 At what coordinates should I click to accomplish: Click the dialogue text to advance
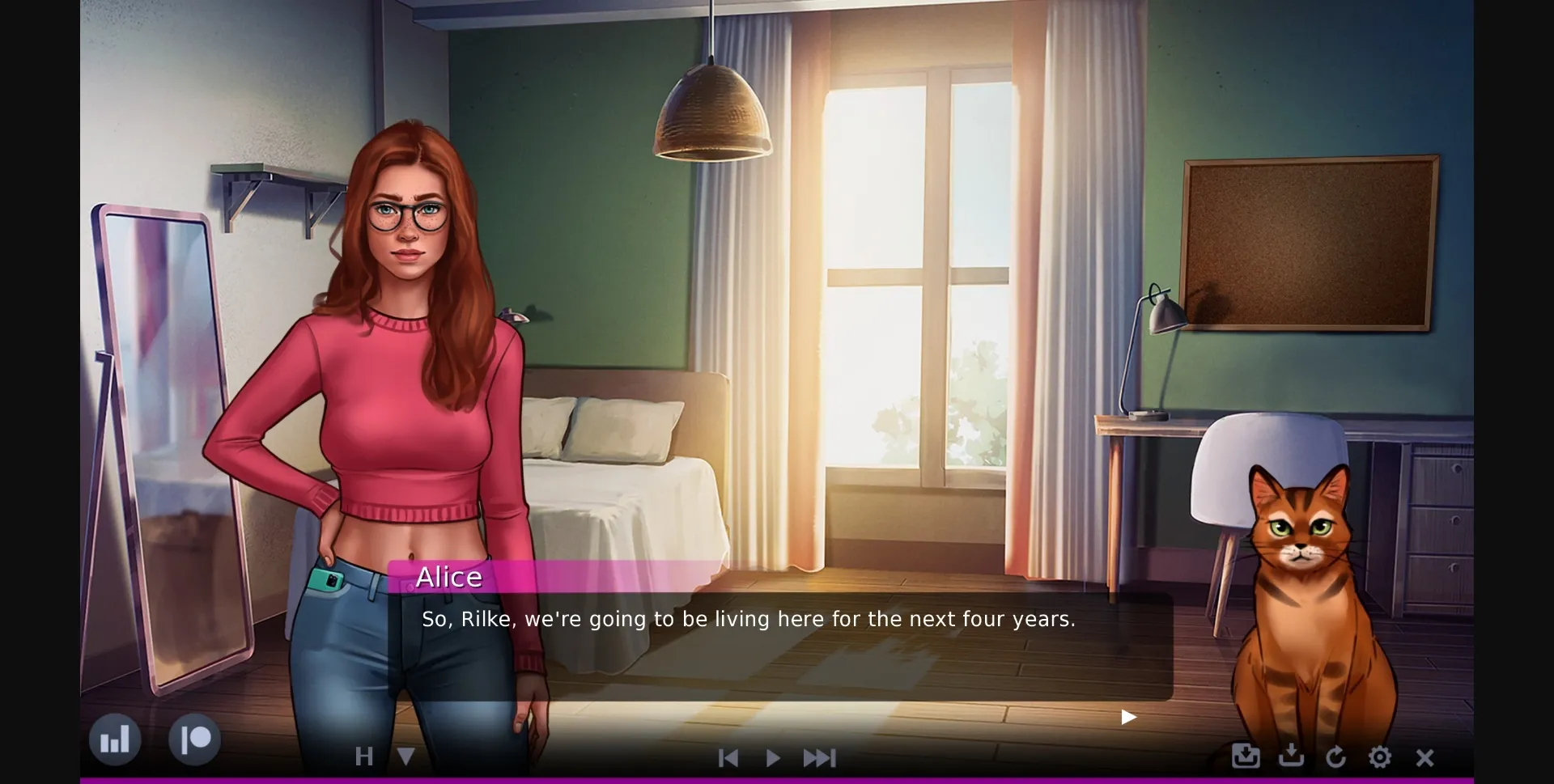tap(746, 619)
